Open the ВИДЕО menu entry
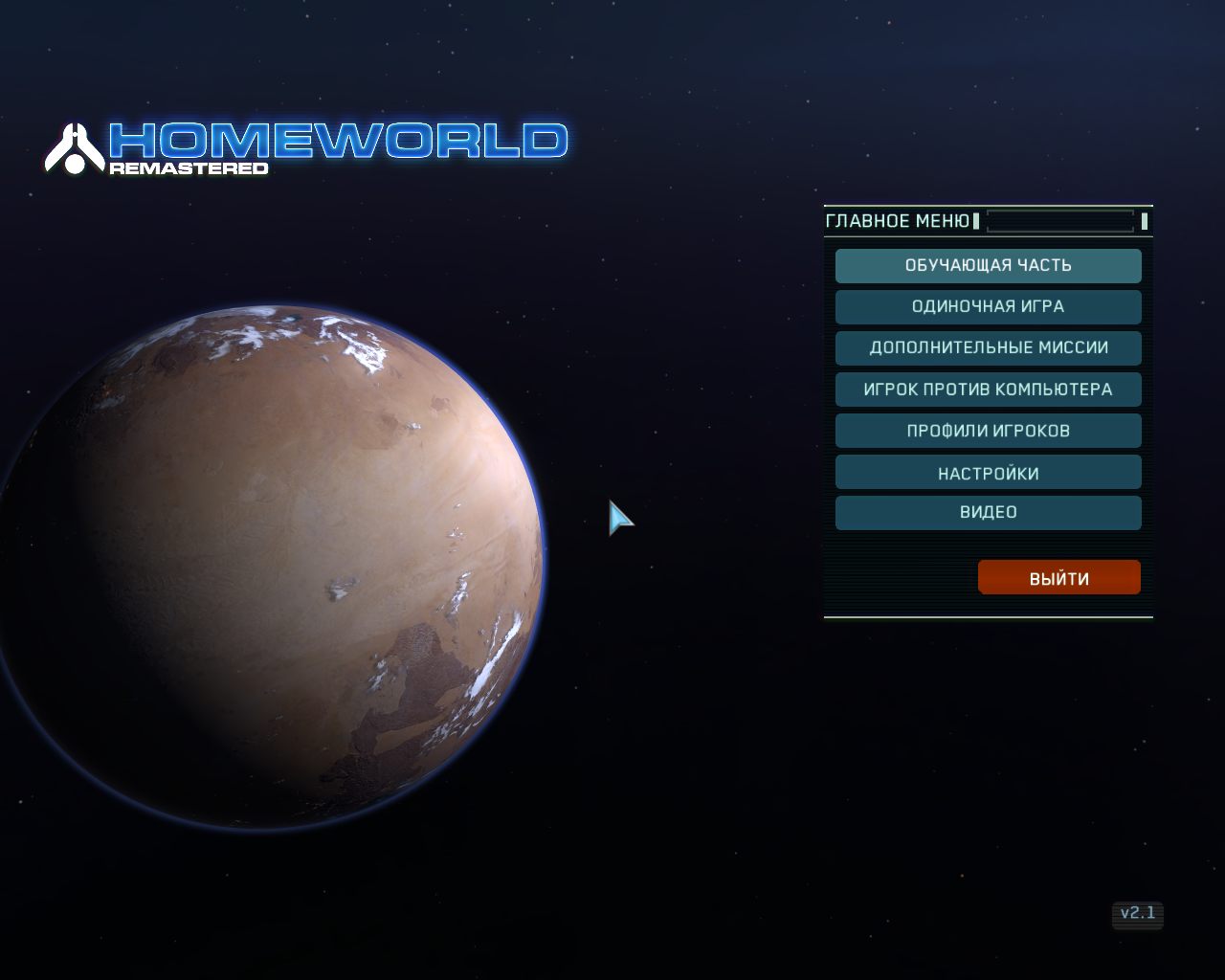Screen dimensions: 1225x980 point(988,512)
